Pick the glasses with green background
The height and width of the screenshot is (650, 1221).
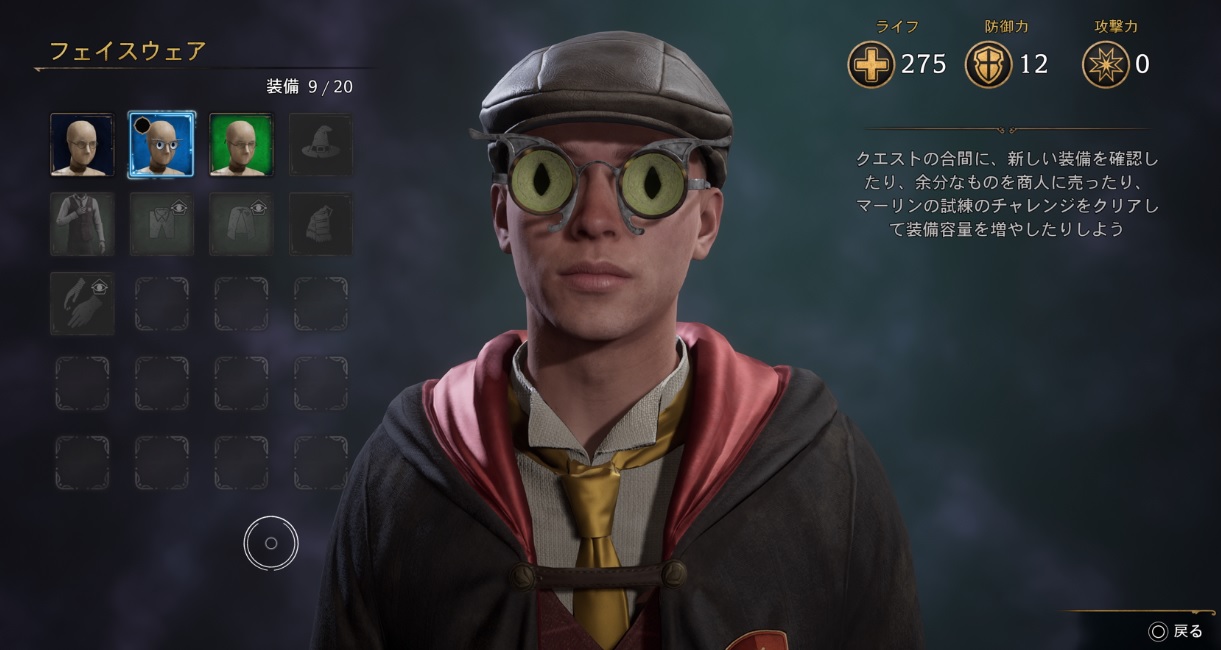coord(241,144)
